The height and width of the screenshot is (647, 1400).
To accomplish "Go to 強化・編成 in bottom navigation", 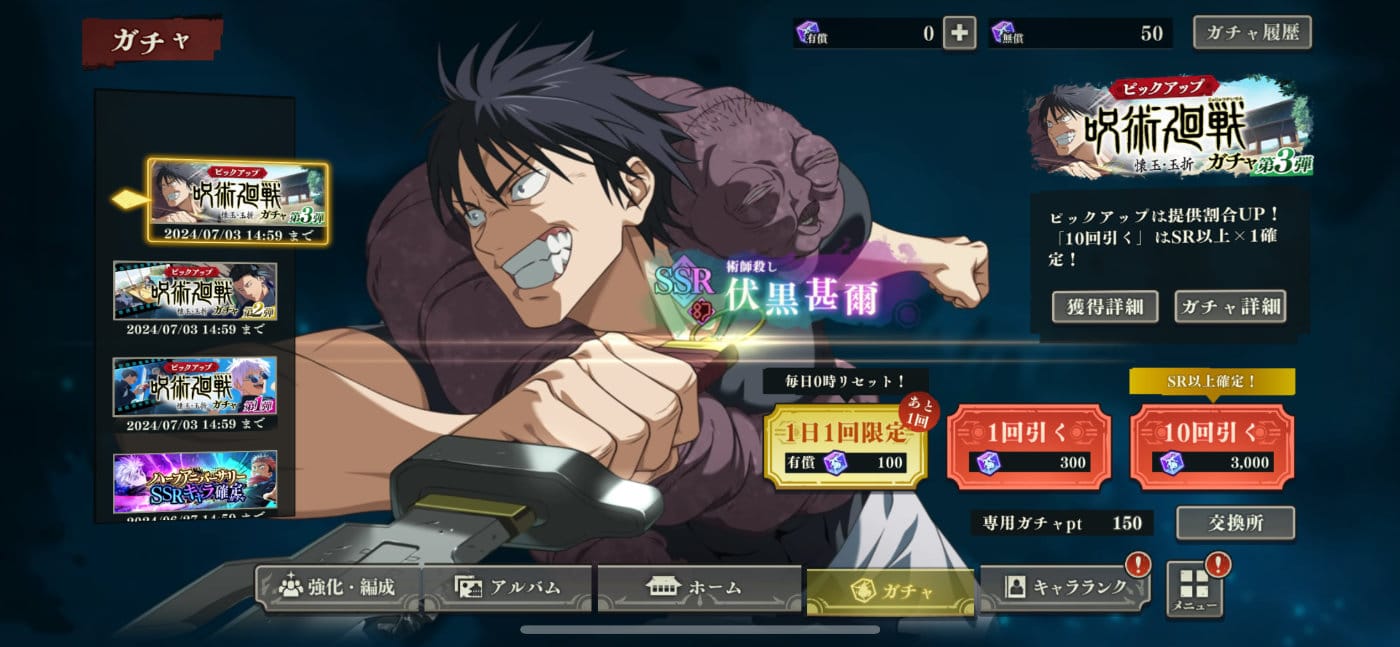I will [x=338, y=587].
